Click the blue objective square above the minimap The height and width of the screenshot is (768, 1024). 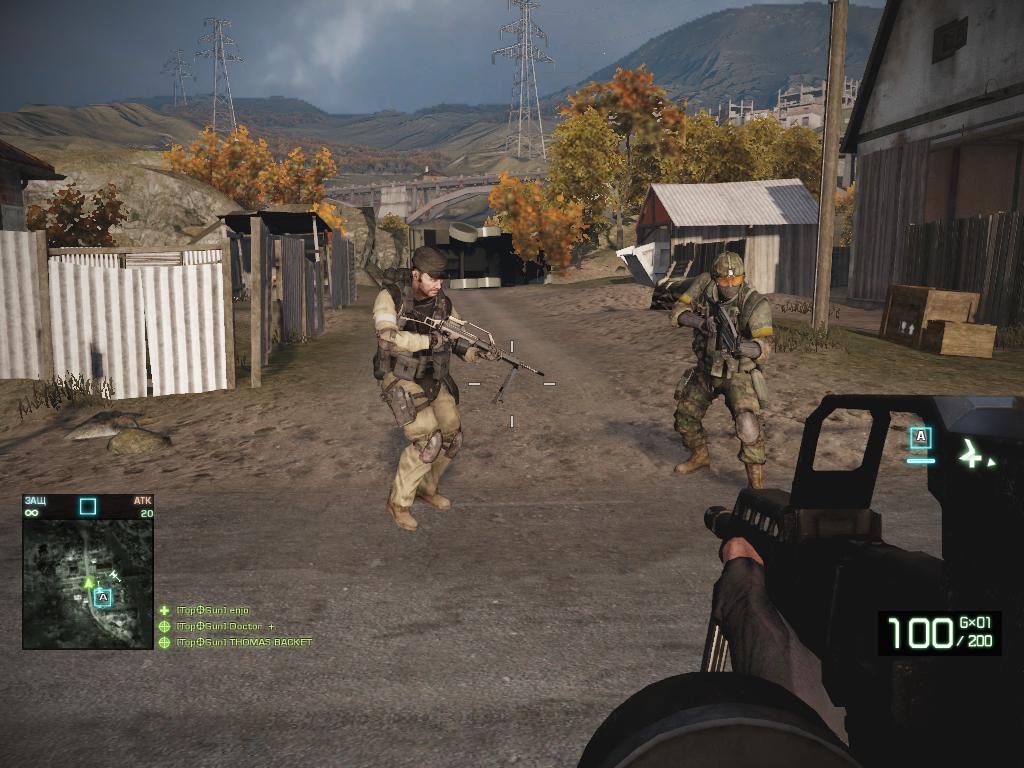(x=88, y=506)
